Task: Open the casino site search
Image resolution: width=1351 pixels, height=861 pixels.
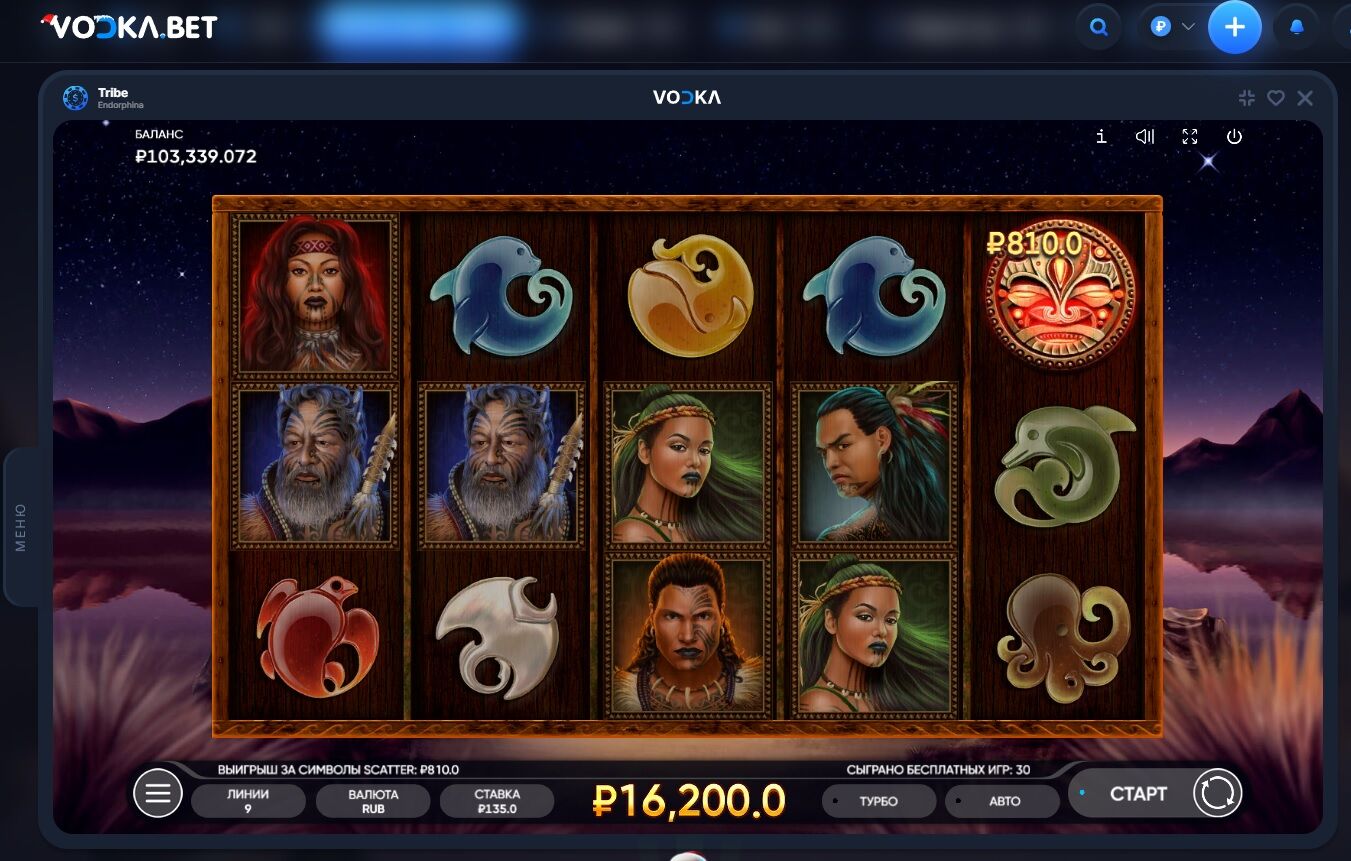Action: click(x=1099, y=28)
